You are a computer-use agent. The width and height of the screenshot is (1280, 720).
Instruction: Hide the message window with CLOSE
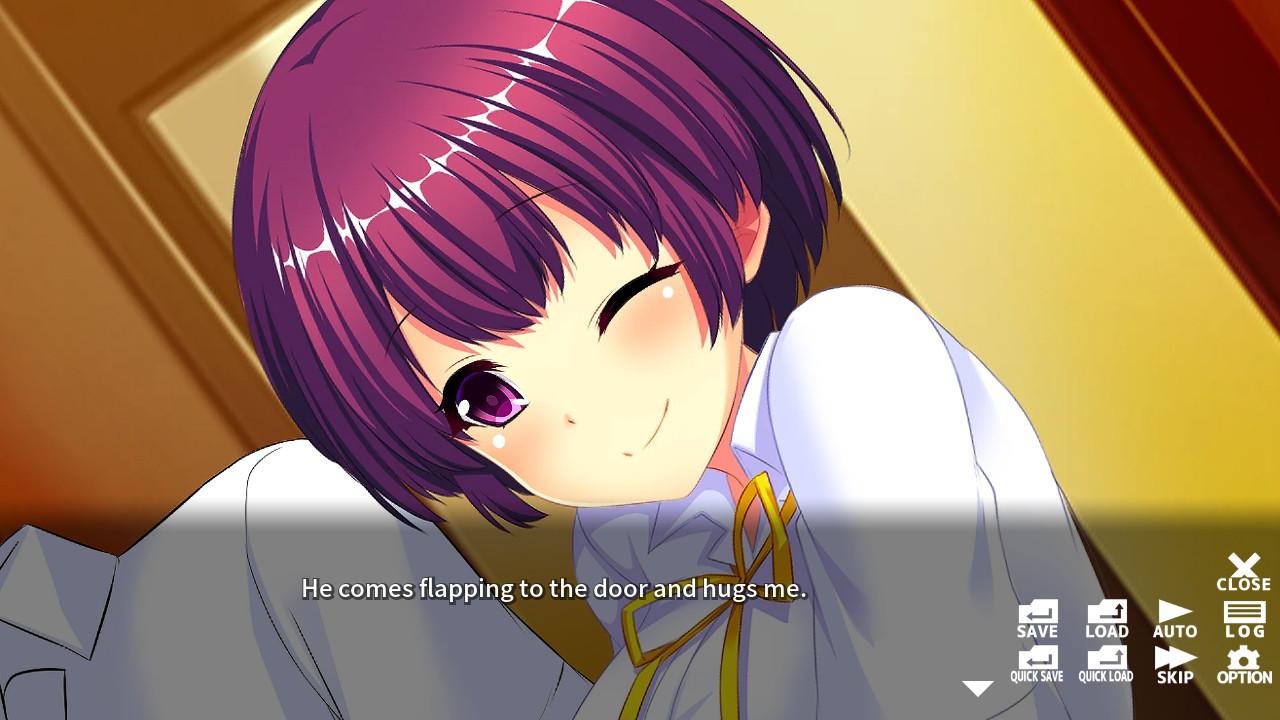pos(1243,568)
